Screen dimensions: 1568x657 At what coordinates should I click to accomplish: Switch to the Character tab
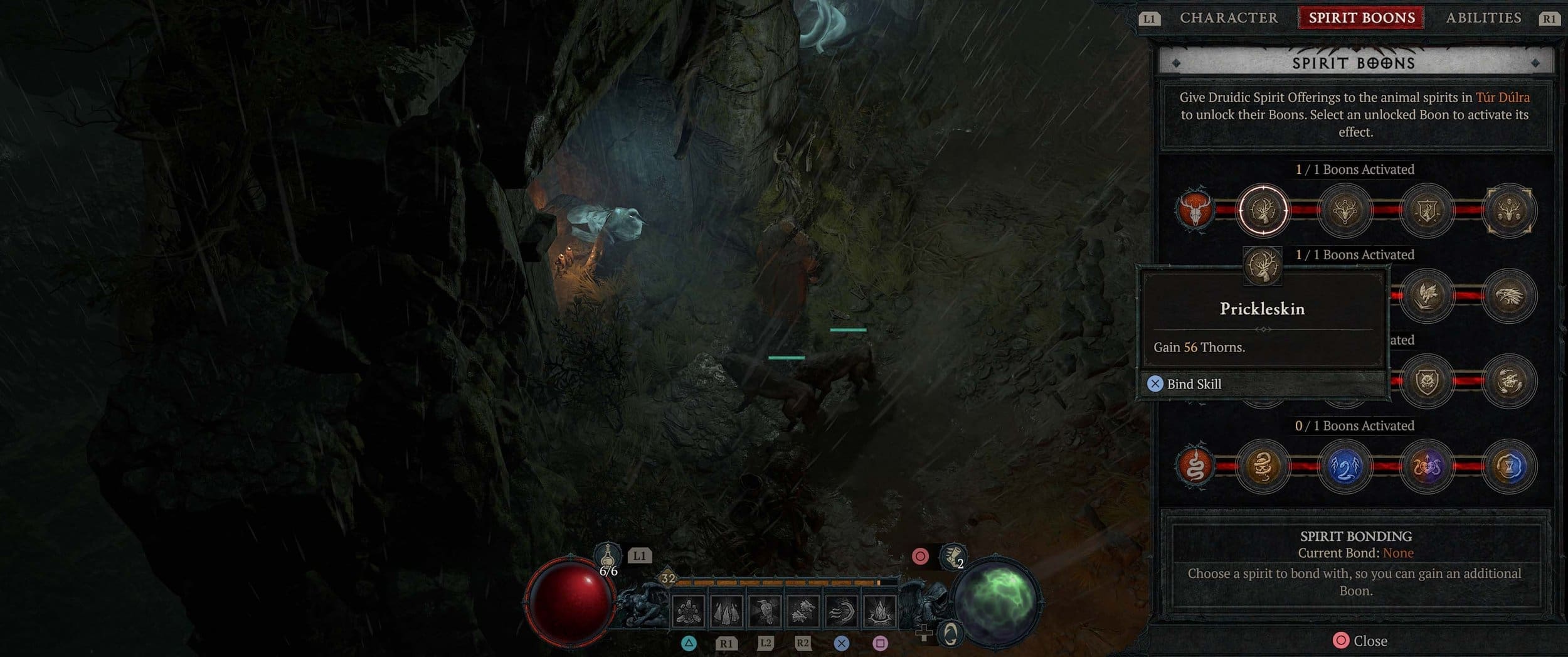click(x=1228, y=18)
